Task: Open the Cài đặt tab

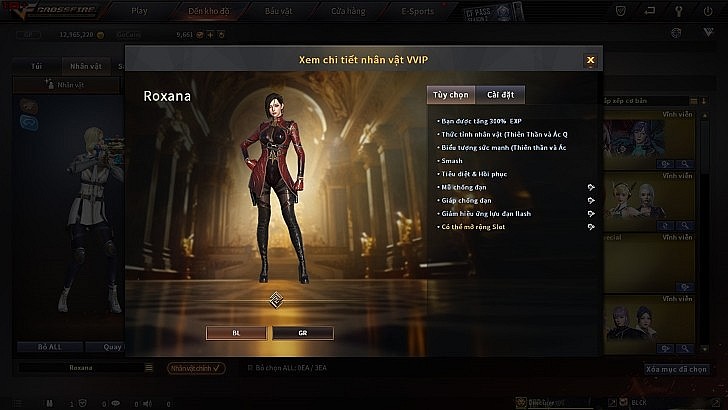Action: point(499,95)
